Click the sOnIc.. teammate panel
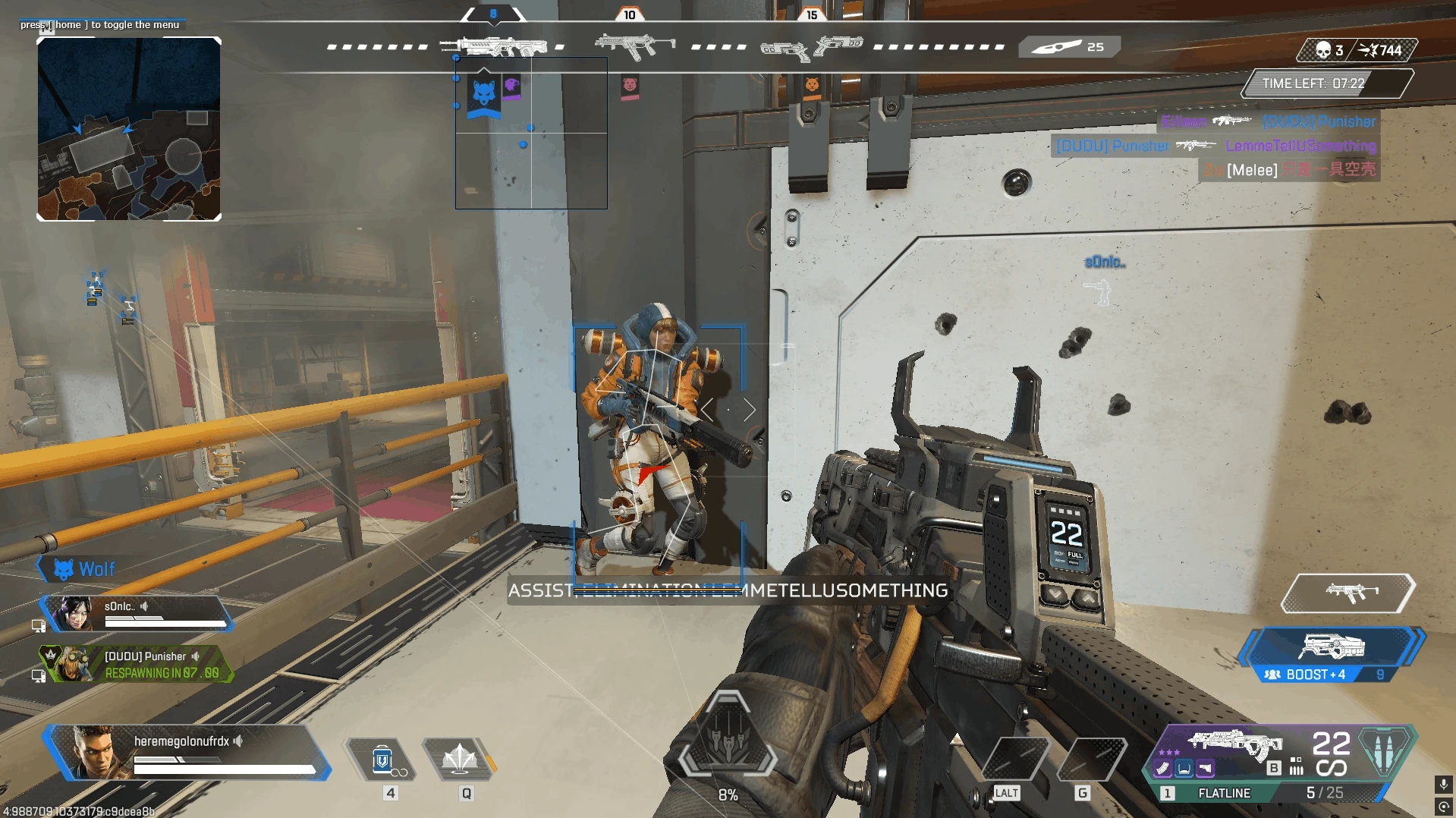The height and width of the screenshot is (818, 1456). point(137,613)
